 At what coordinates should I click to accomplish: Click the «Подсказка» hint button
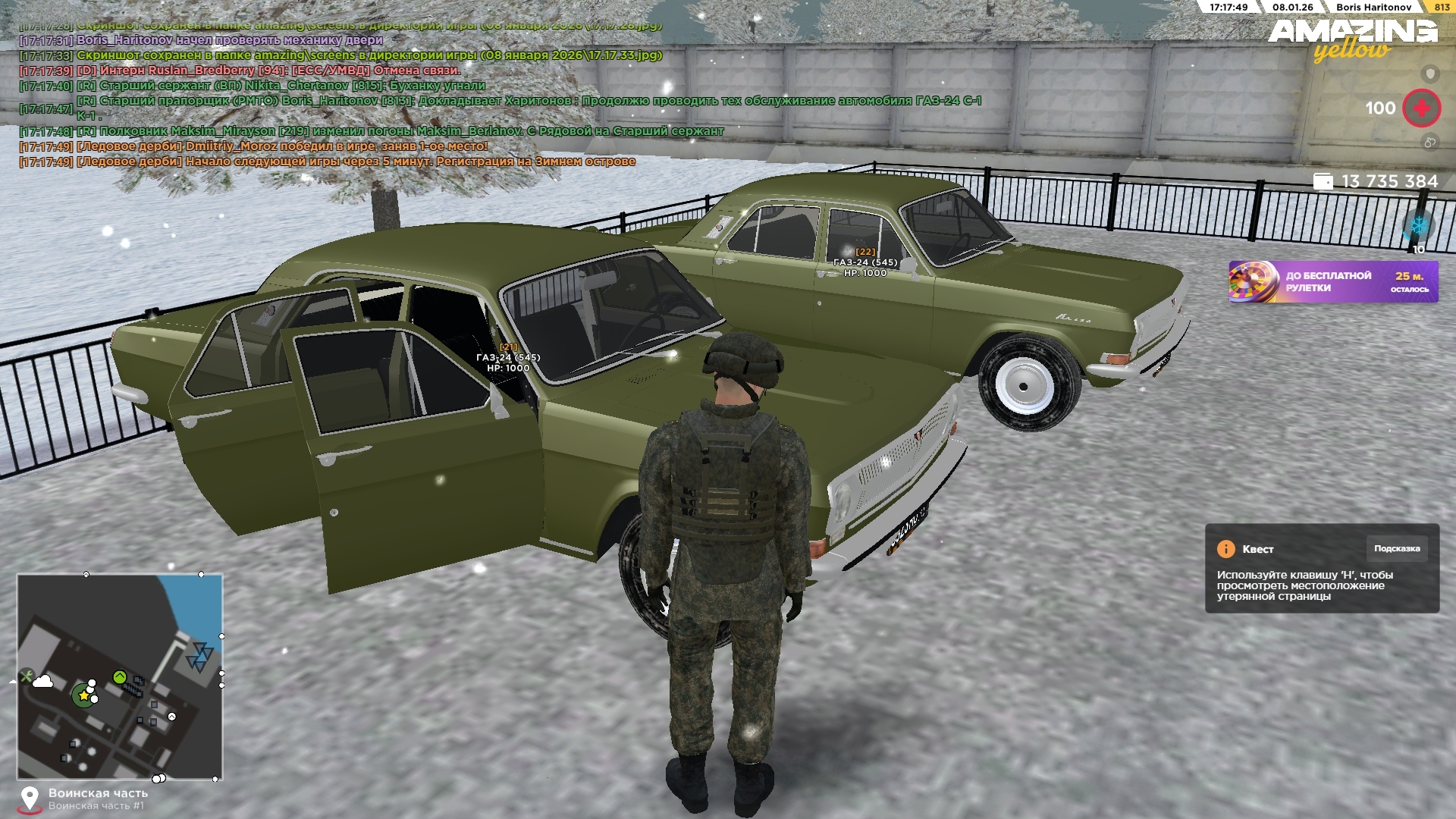(1396, 549)
